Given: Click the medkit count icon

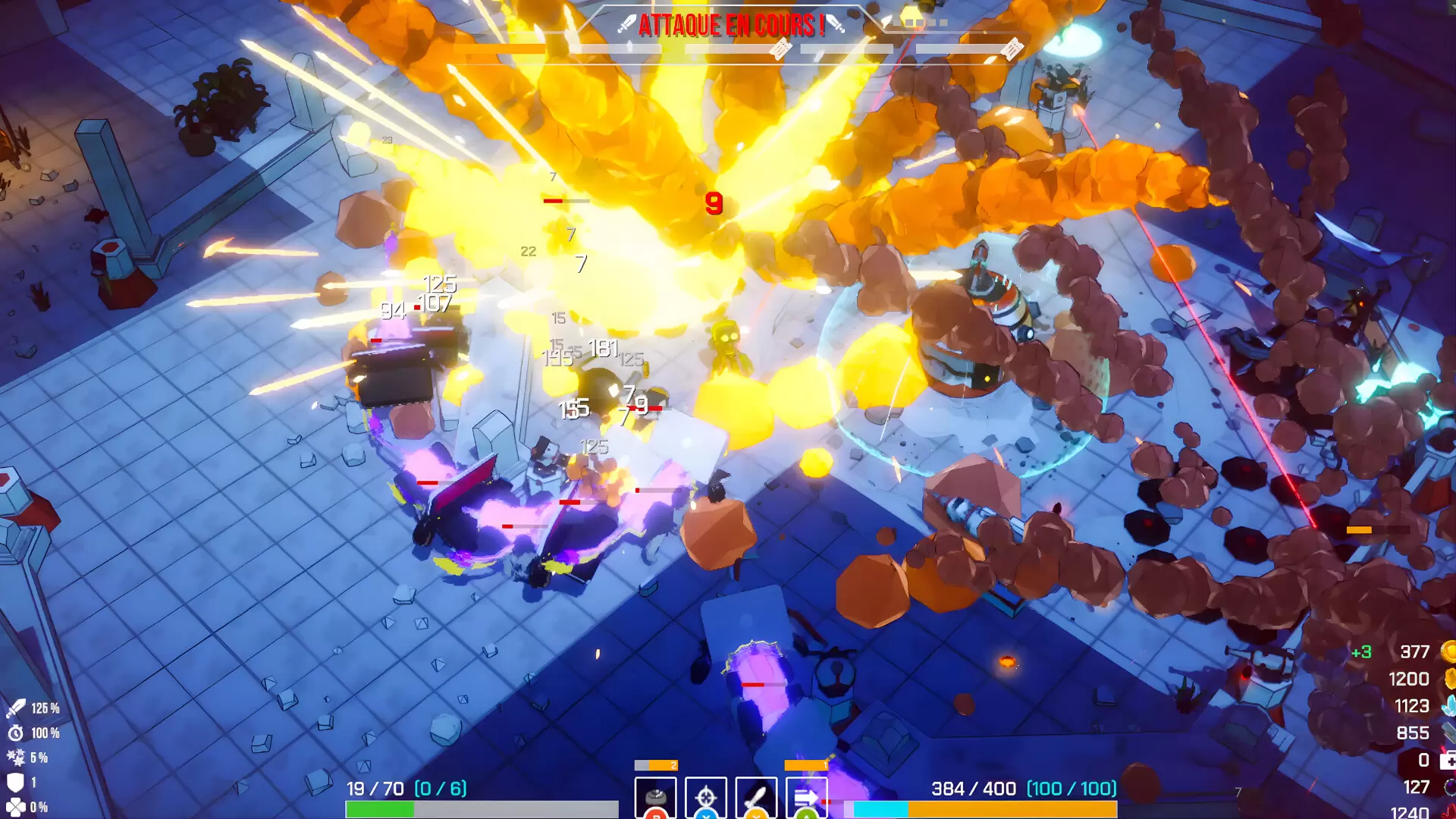Looking at the screenshot, I should pos(1448,760).
